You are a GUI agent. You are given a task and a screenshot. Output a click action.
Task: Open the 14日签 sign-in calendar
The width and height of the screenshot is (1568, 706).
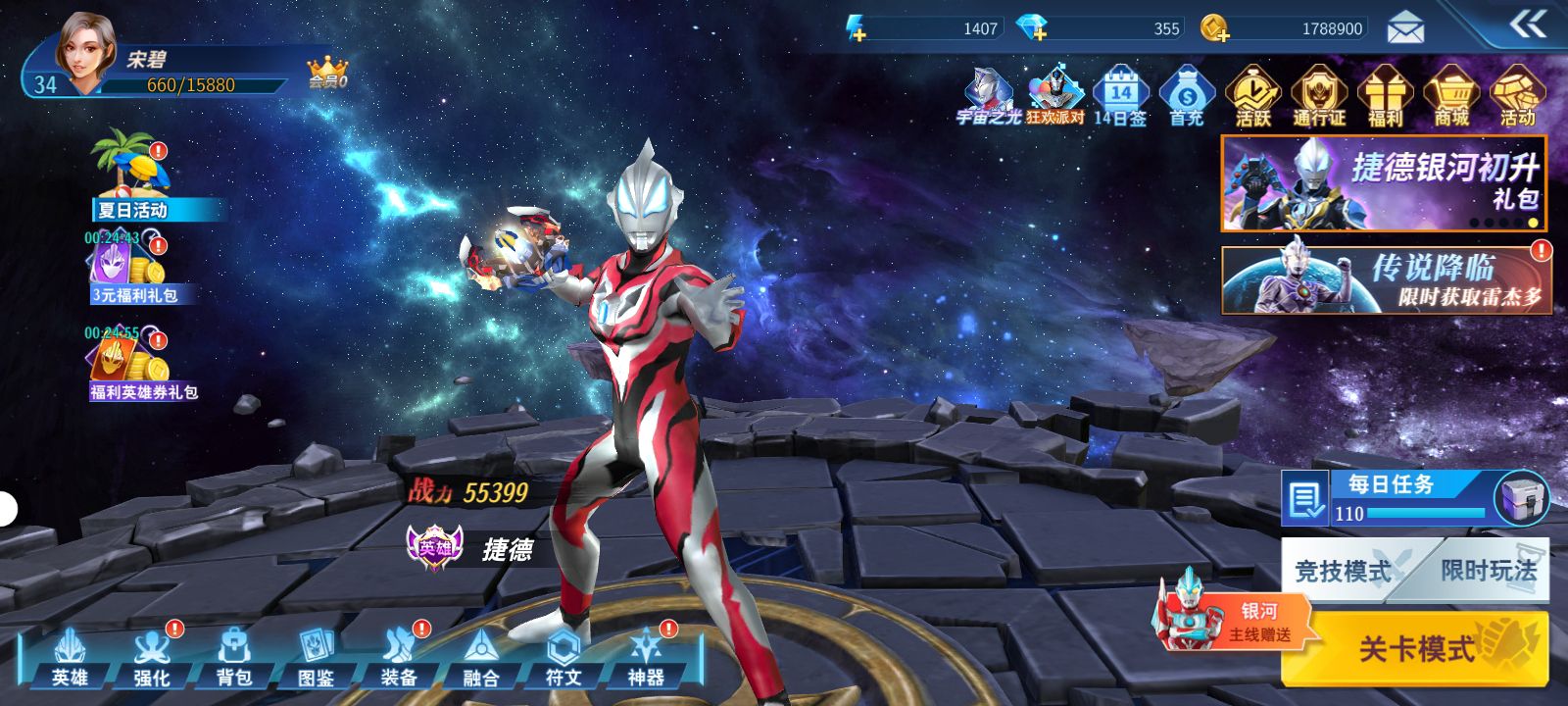pos(1120,96)
